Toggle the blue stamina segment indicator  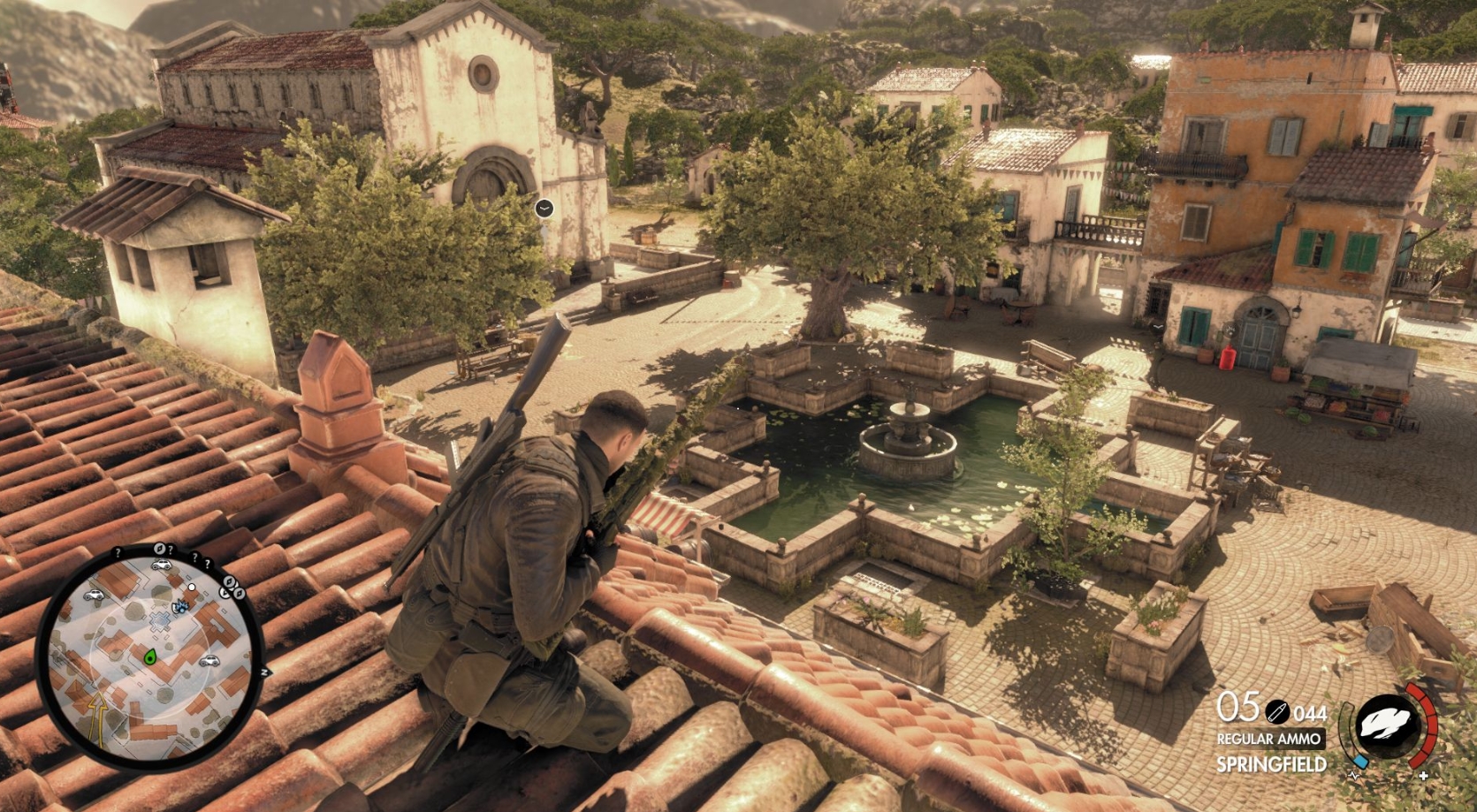1360,762
